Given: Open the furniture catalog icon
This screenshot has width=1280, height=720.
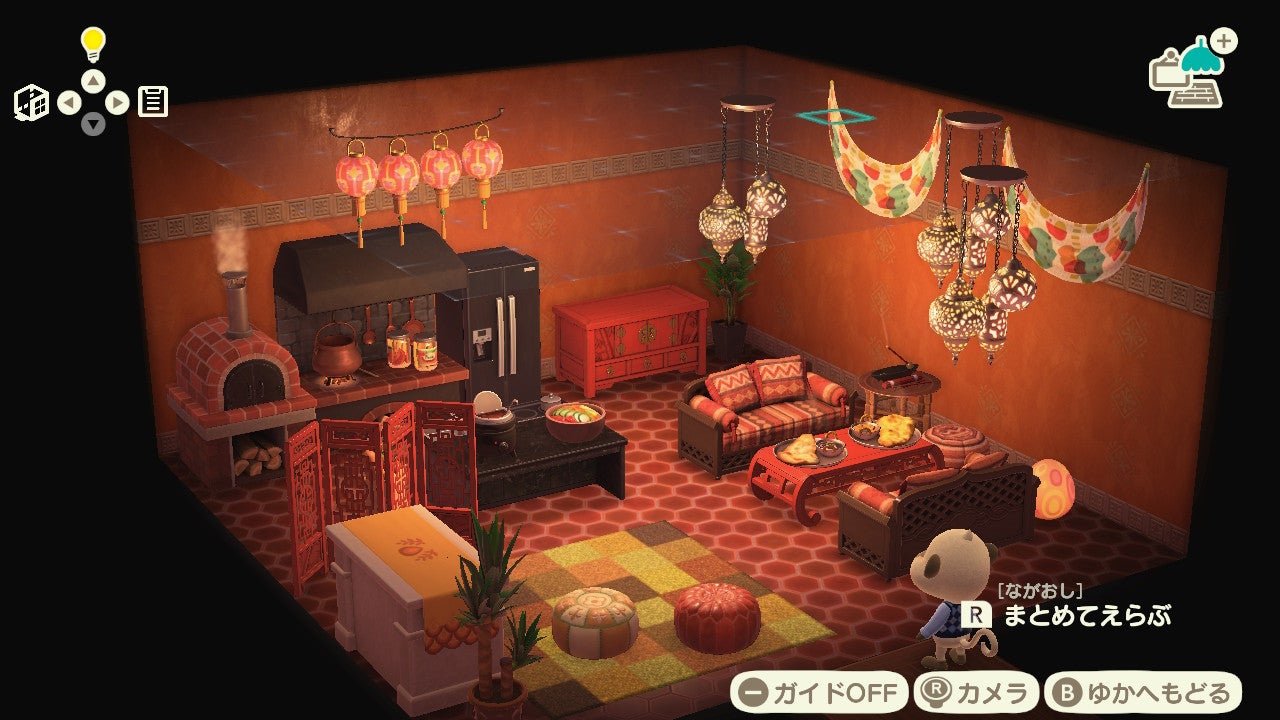Looking at the screenshot, I should pos(1192,73).
